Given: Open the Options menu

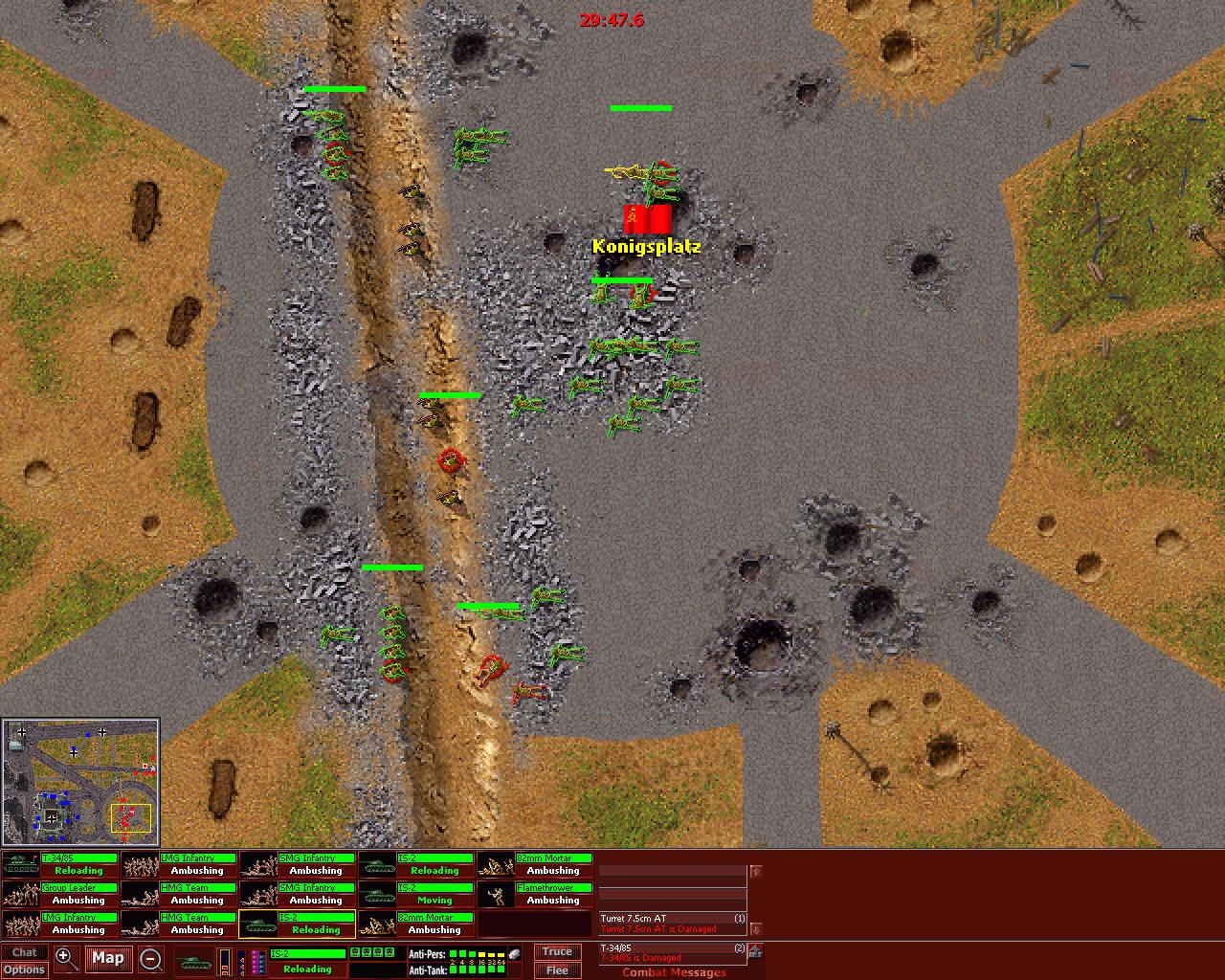Looking at the screenshot, I should (x=25, y=969).
